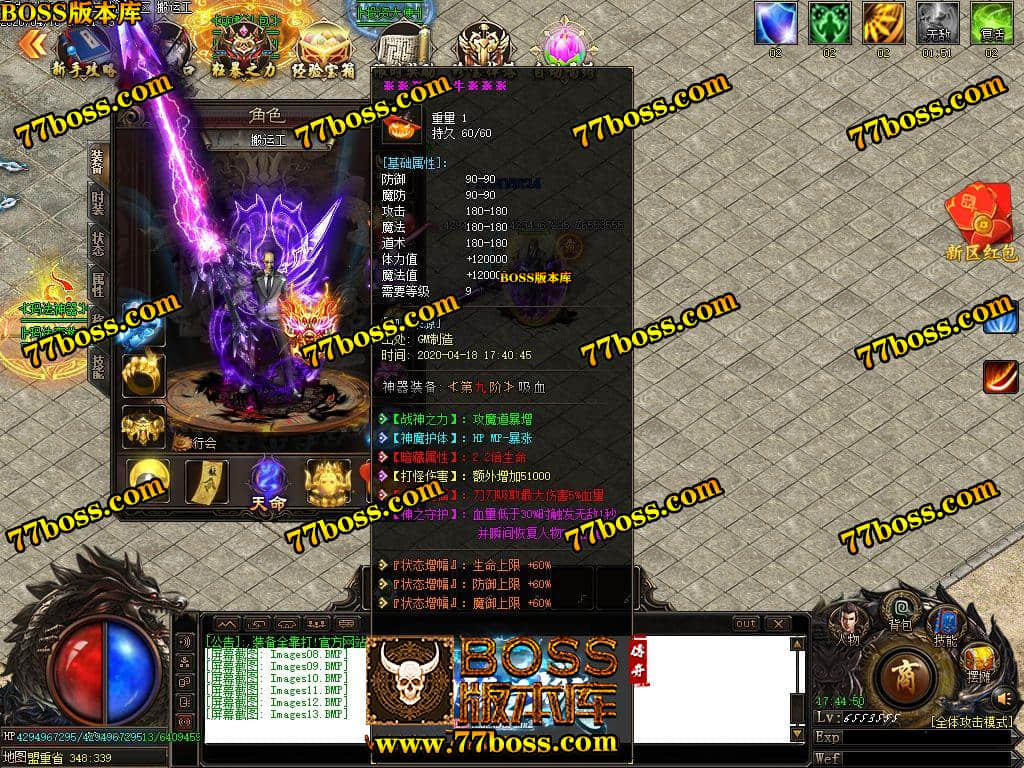Open the 新手攻略 beginner guide
This screenshot has width=1024, height=768.
coord(86,50)
